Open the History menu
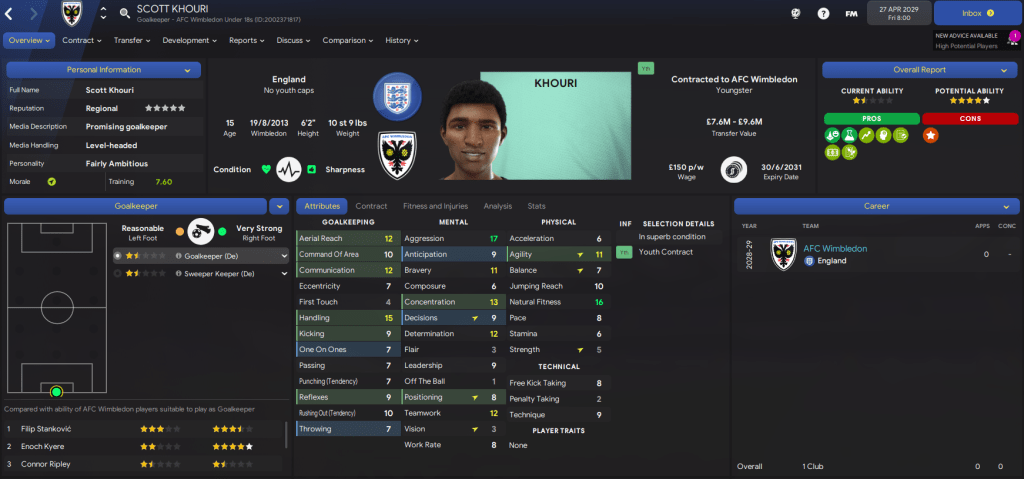This screenshot has width=1024, height=479. [401, 41]
